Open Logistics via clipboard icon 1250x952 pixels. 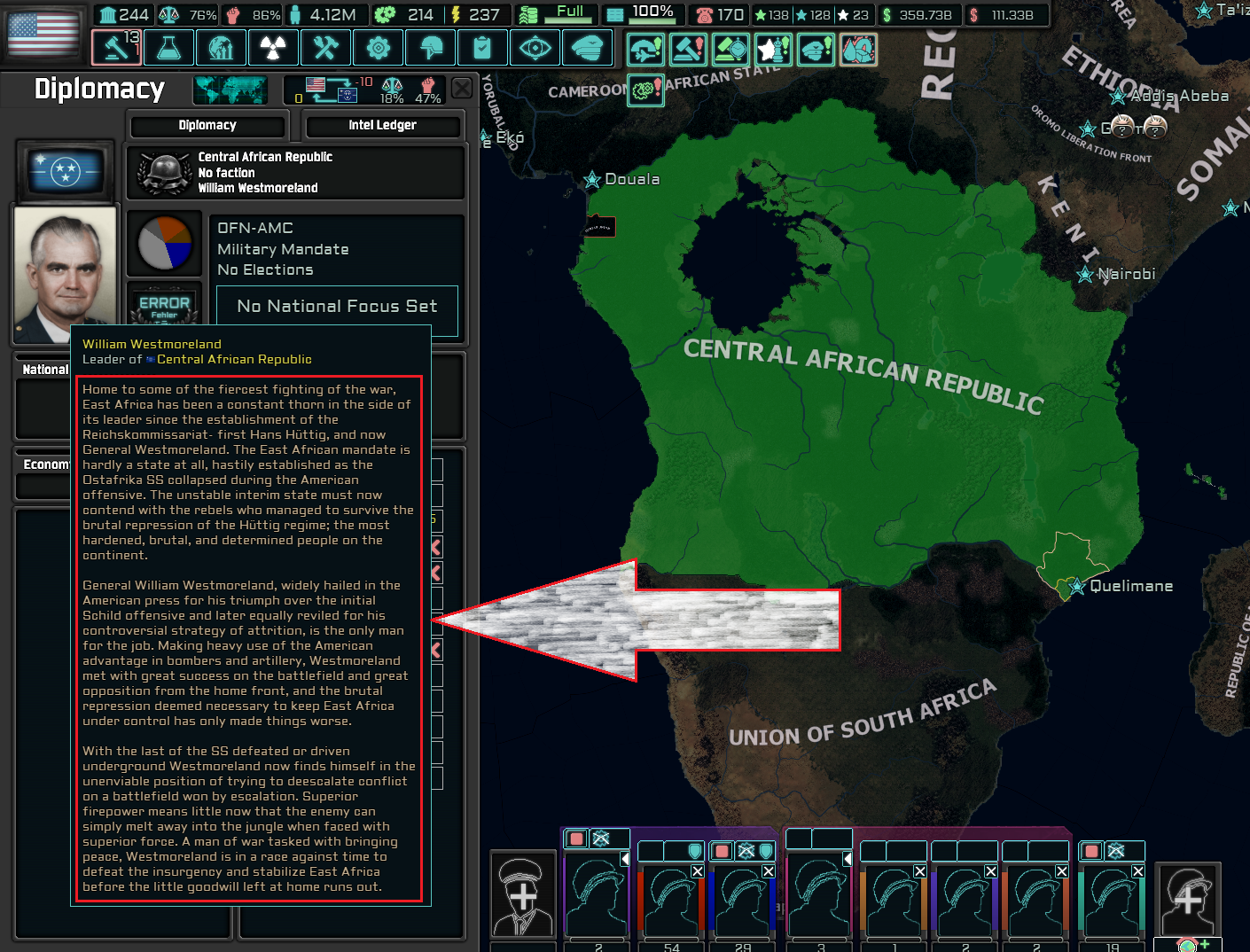tap(482, 48)
